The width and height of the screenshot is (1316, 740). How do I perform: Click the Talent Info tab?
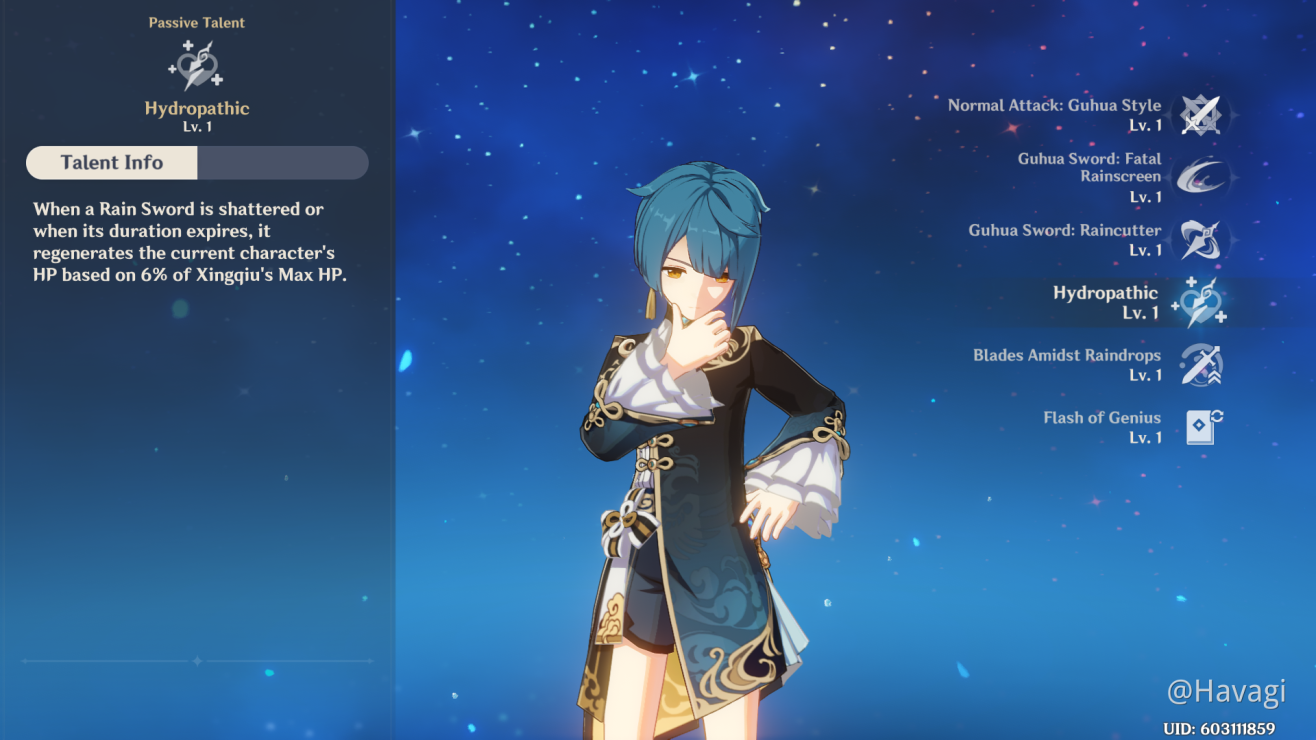[x=112, y=163]
